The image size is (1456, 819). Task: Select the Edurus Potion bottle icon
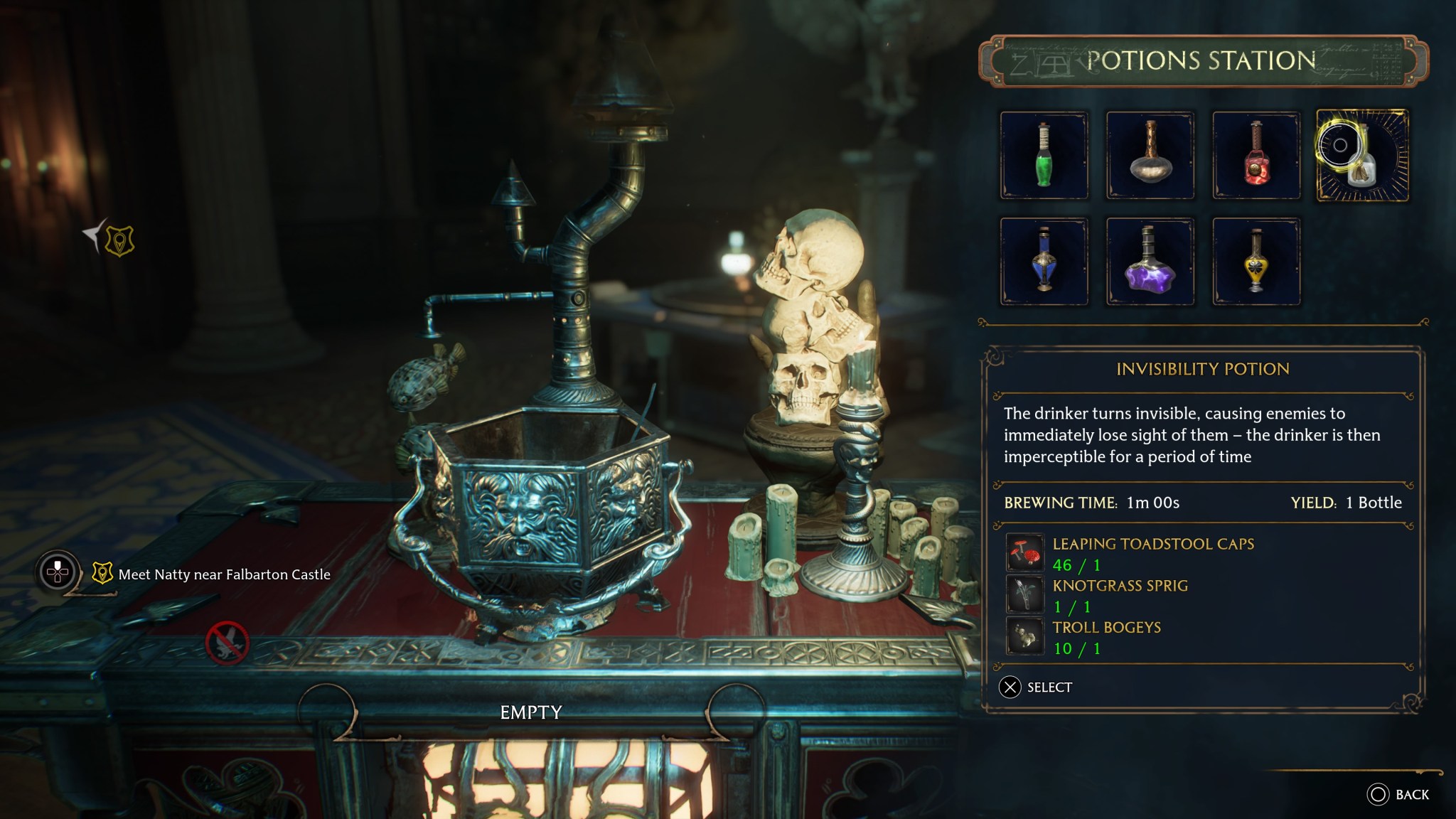click(1150, 154)
